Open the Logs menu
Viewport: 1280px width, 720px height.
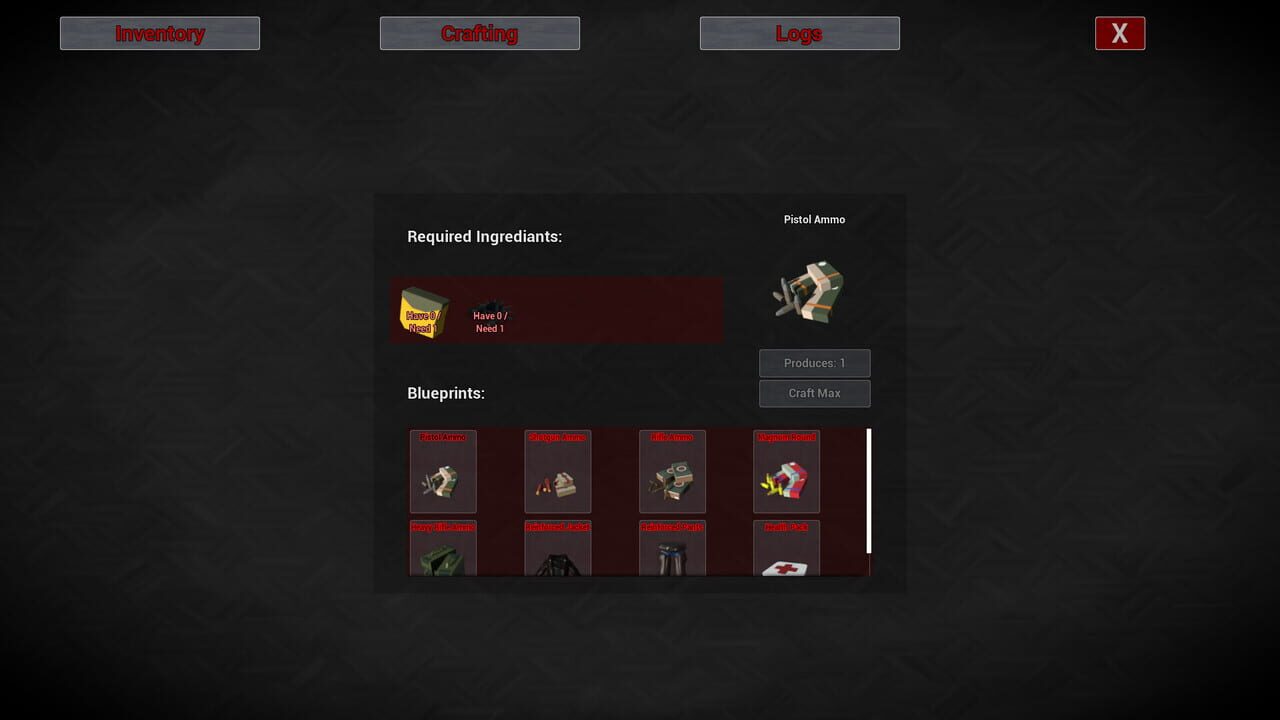[799, 33]
